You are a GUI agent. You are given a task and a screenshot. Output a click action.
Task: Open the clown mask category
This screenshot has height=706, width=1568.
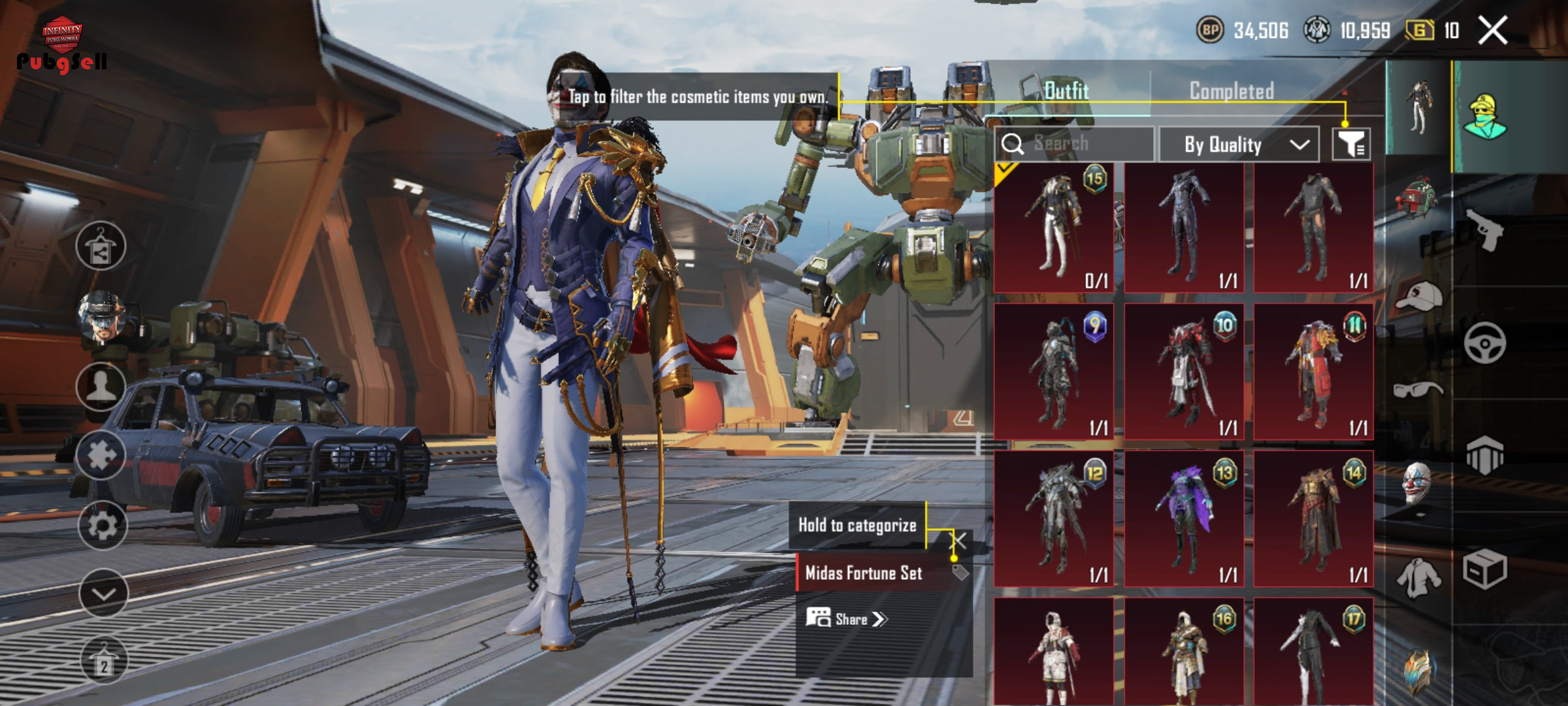click(1418, 484)
